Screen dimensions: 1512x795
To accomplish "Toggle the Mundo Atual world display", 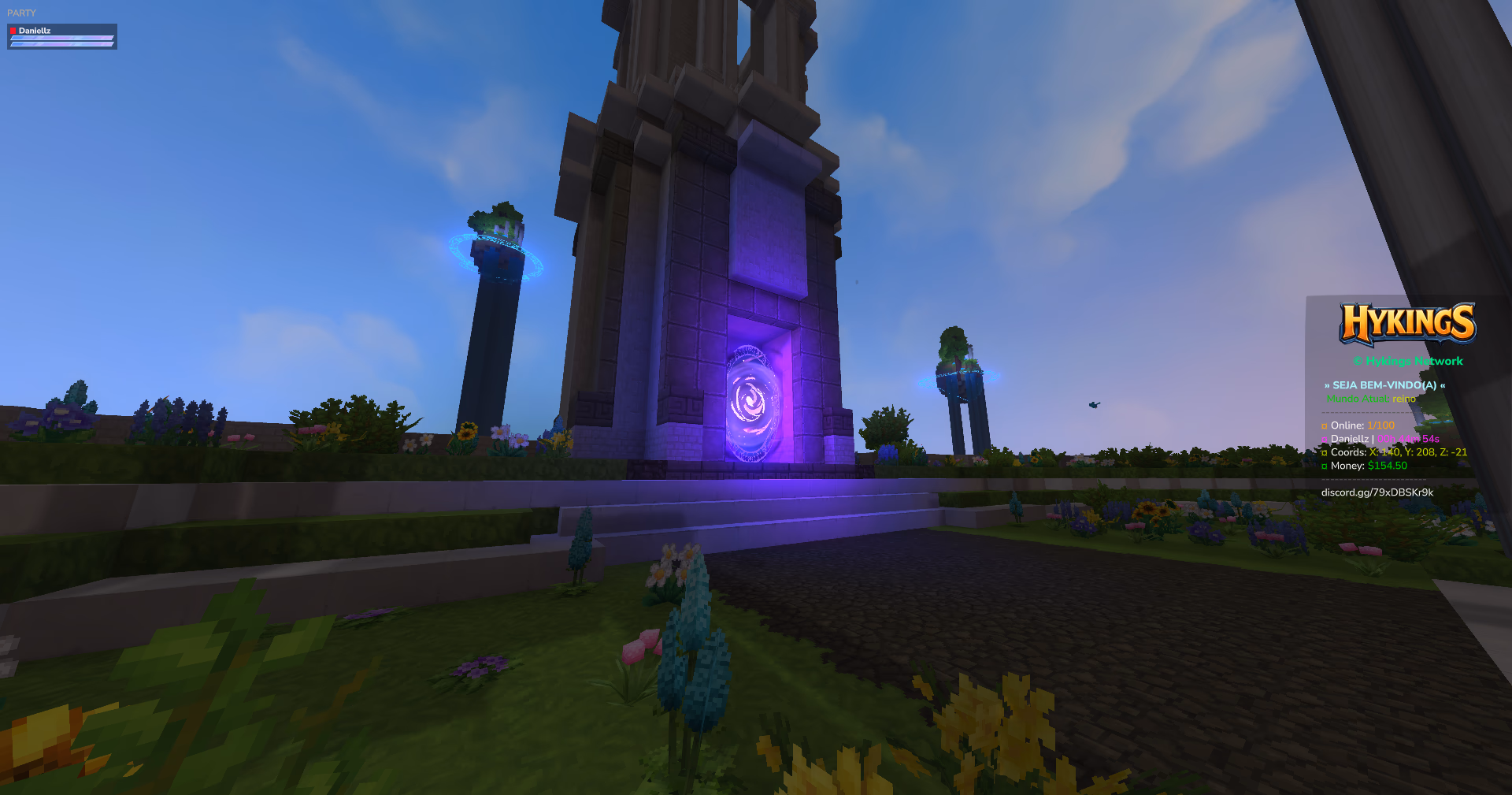I will 1358,399.
